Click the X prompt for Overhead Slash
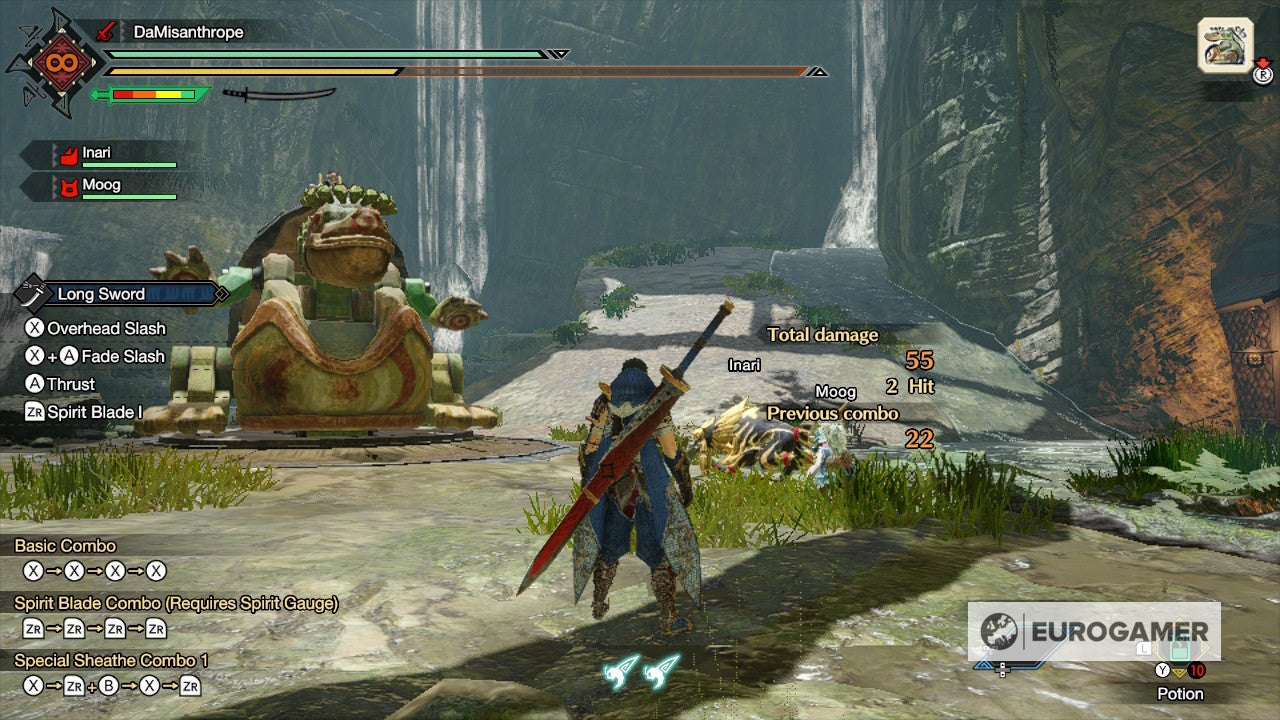1280x720 pixels. 34,328
